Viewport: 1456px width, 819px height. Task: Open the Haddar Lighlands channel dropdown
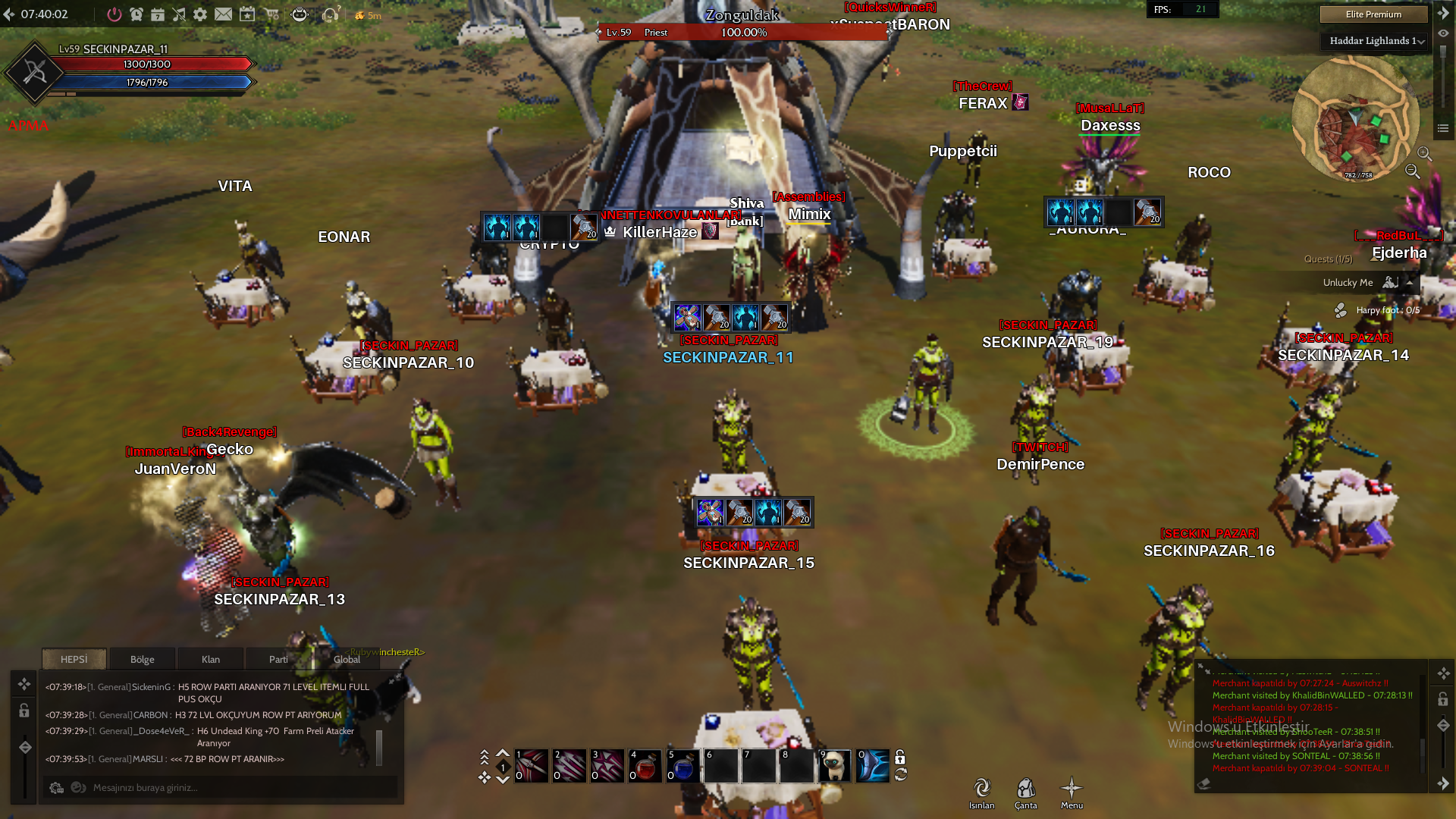1376,41
